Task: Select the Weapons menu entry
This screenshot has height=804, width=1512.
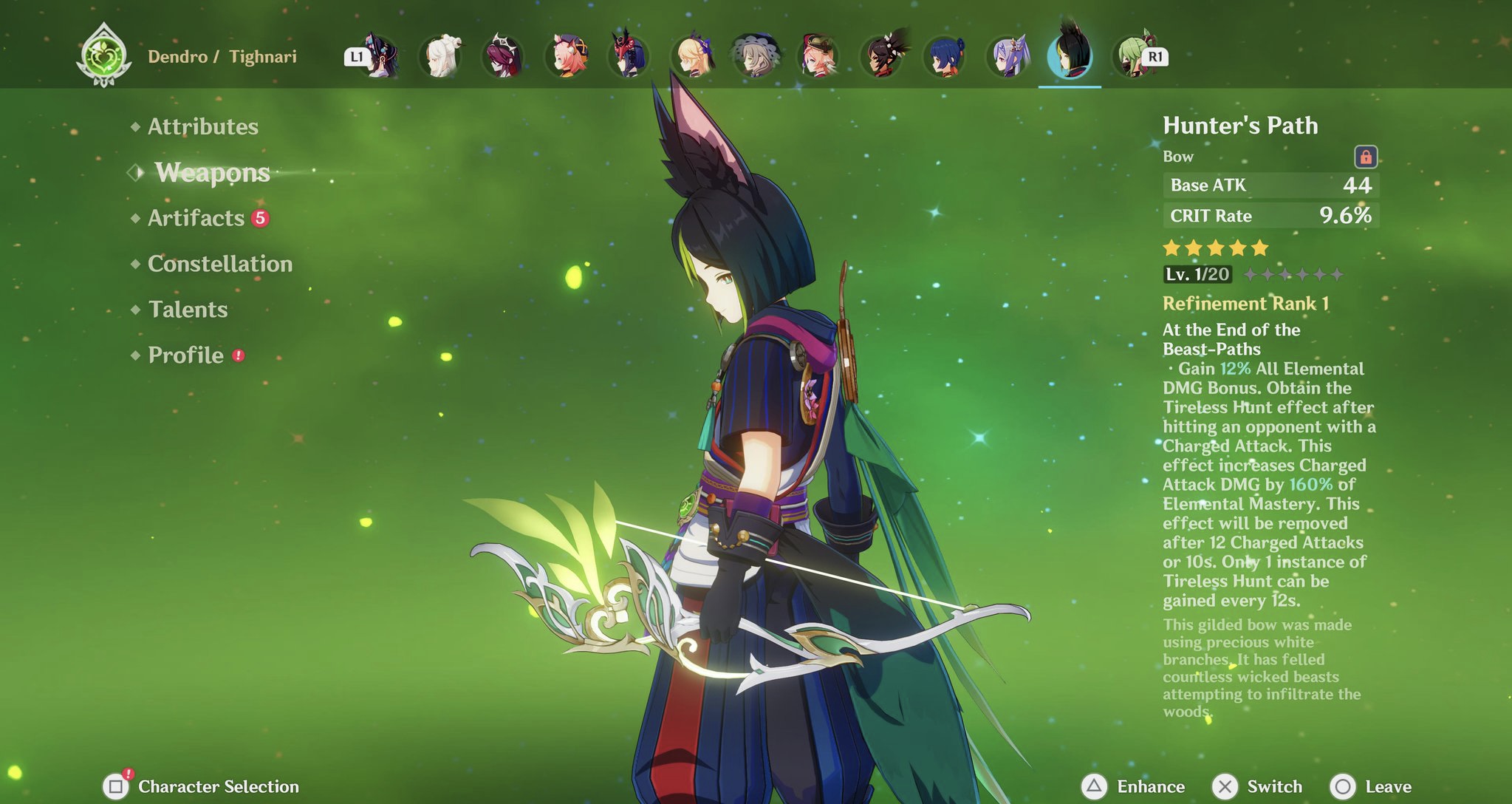Action: point(212,172)
